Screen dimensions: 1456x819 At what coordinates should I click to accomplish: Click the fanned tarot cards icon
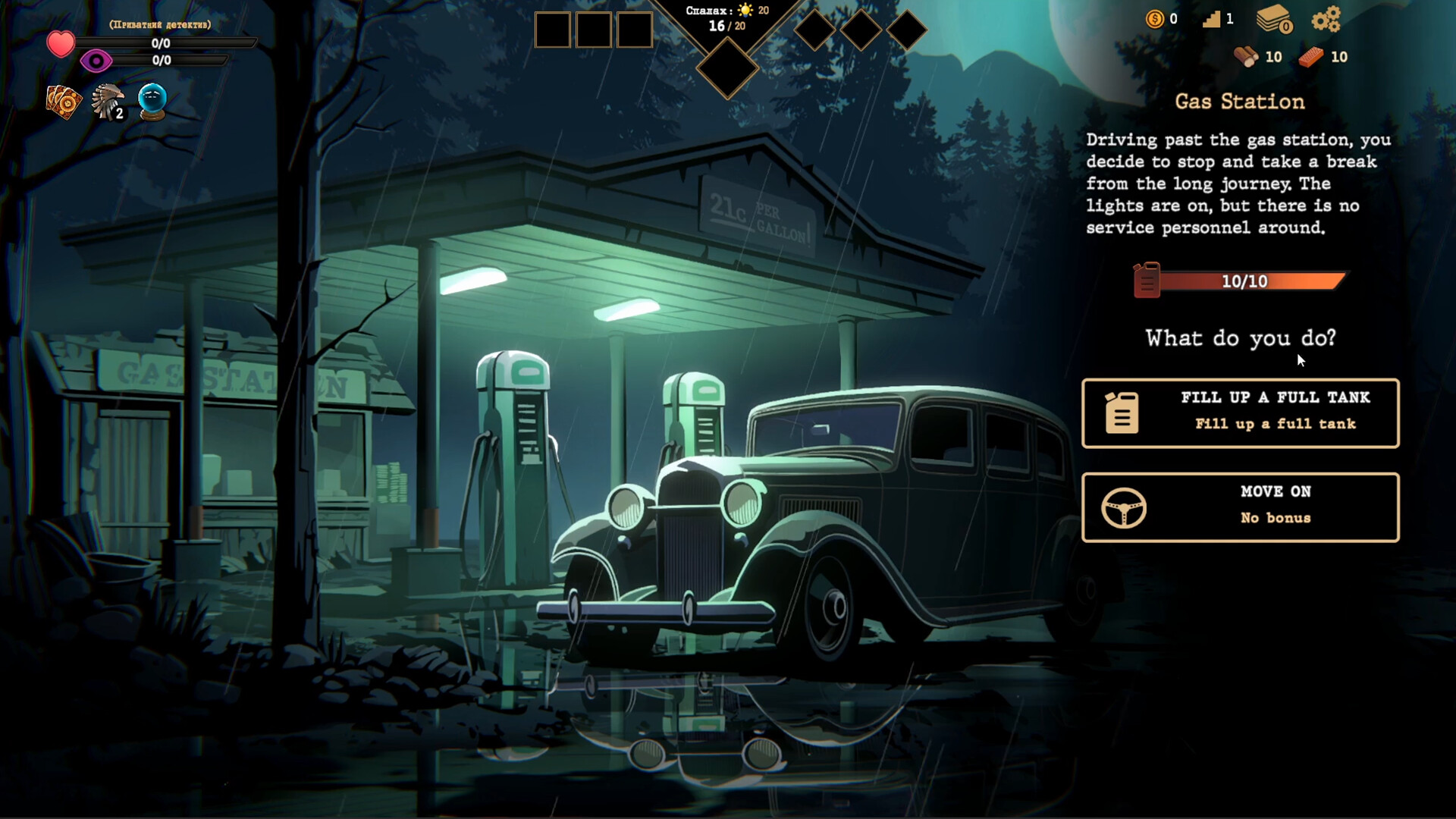tap(64, 102)
